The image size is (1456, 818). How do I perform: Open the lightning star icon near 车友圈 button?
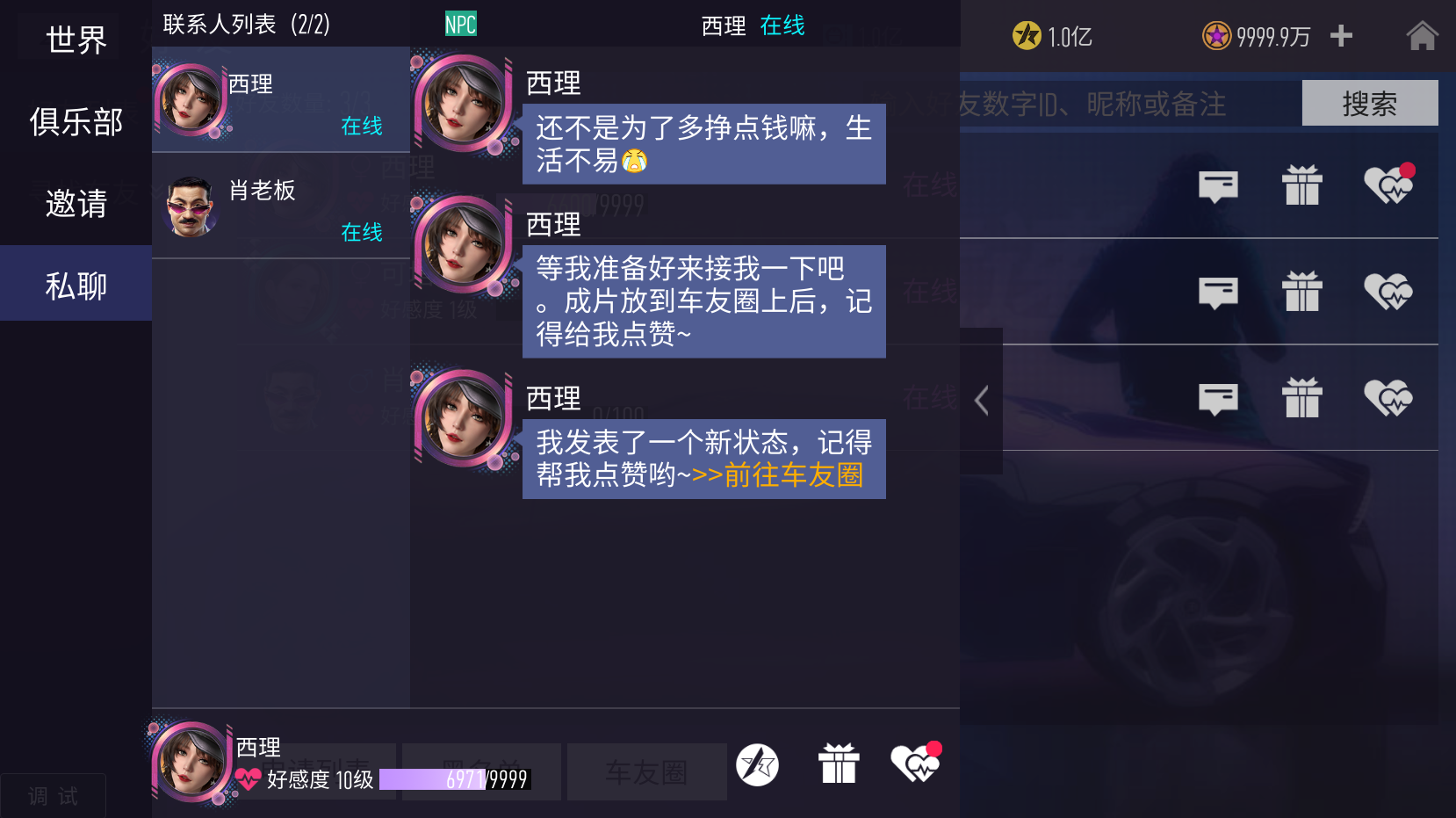click(757, 764)
